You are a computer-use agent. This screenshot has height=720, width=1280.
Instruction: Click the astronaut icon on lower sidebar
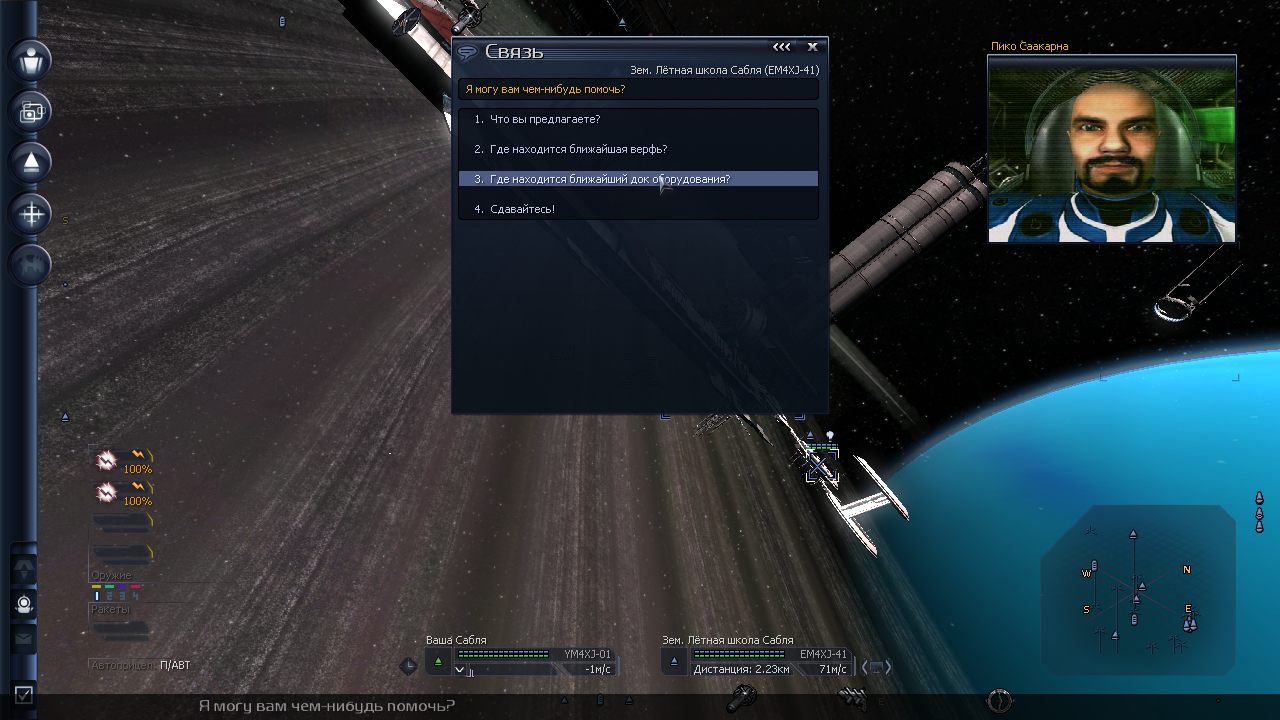pyautogui.click(x=22, y=604)
